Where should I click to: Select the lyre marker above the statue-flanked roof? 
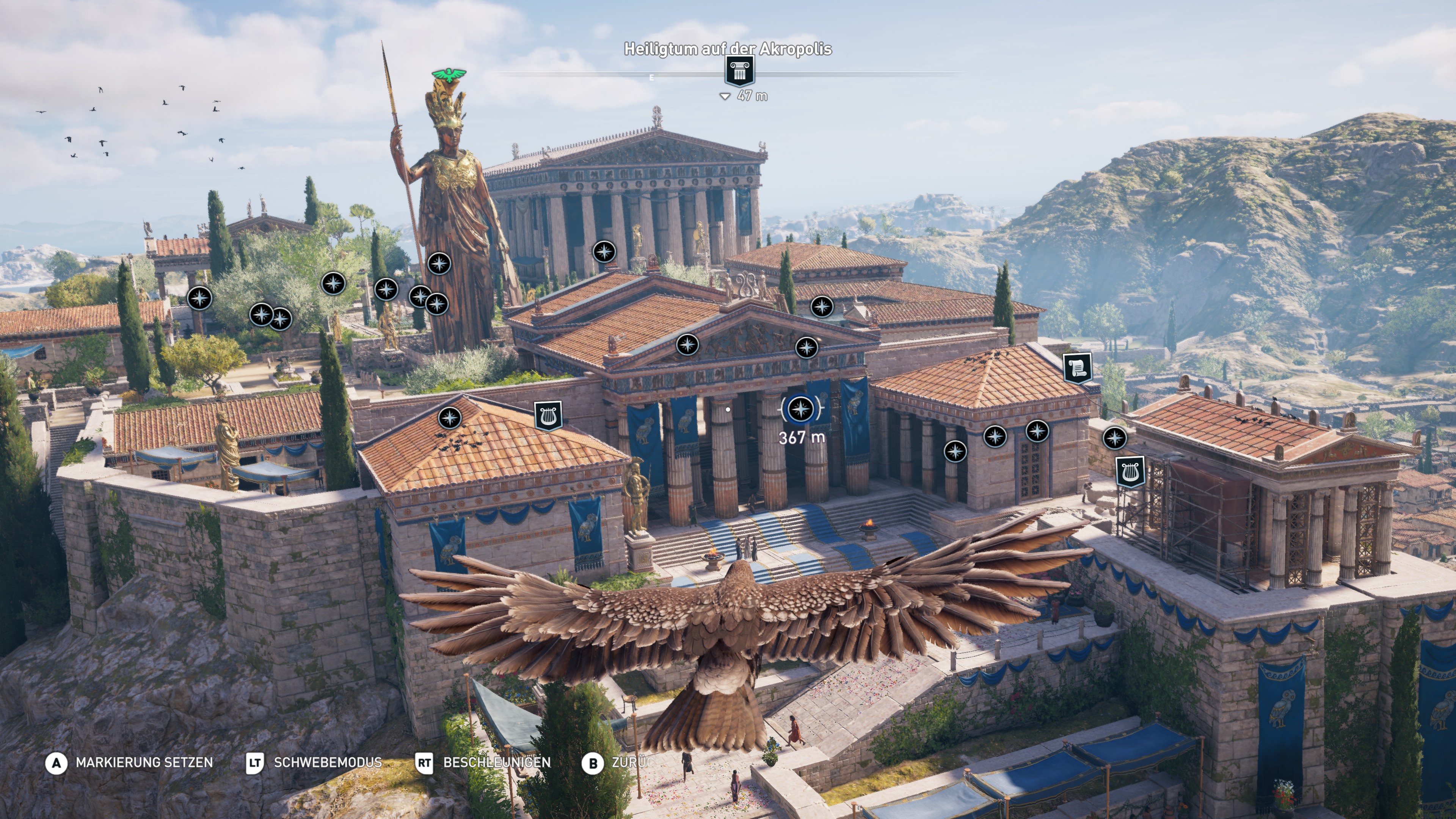pos(548,416)
